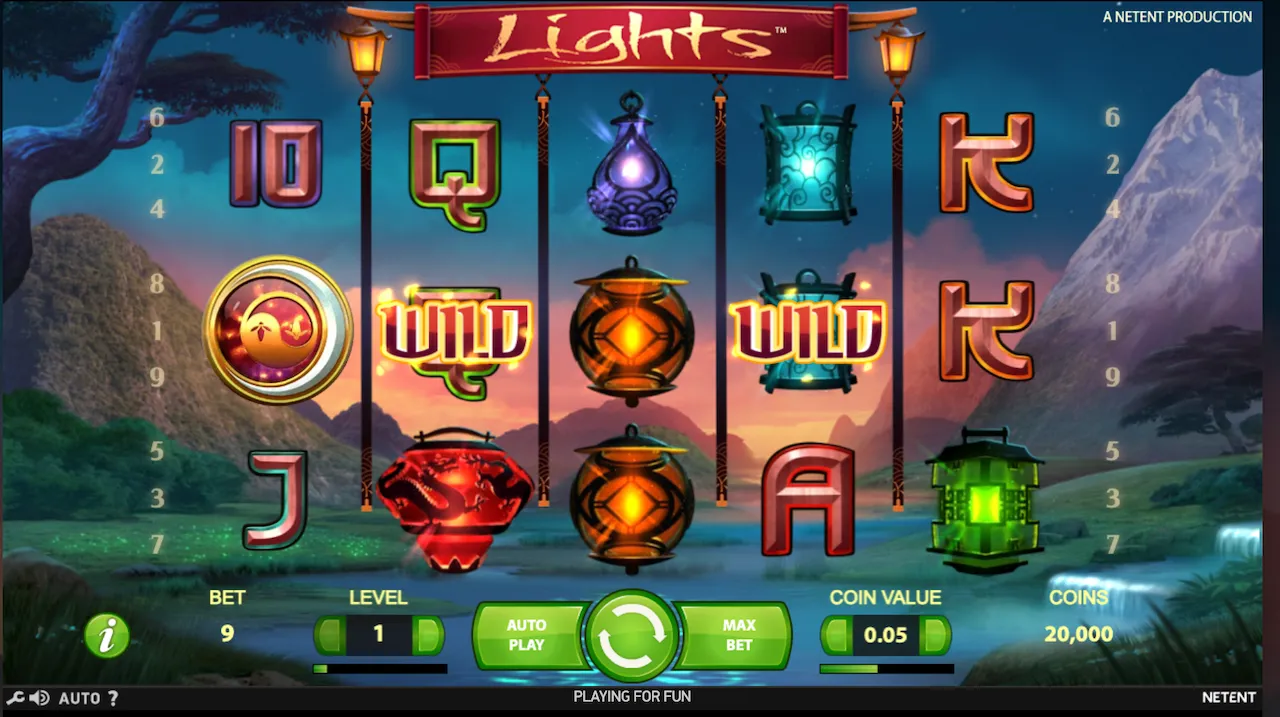
Task: Set the wager with Max Bet
Action: 738,635
